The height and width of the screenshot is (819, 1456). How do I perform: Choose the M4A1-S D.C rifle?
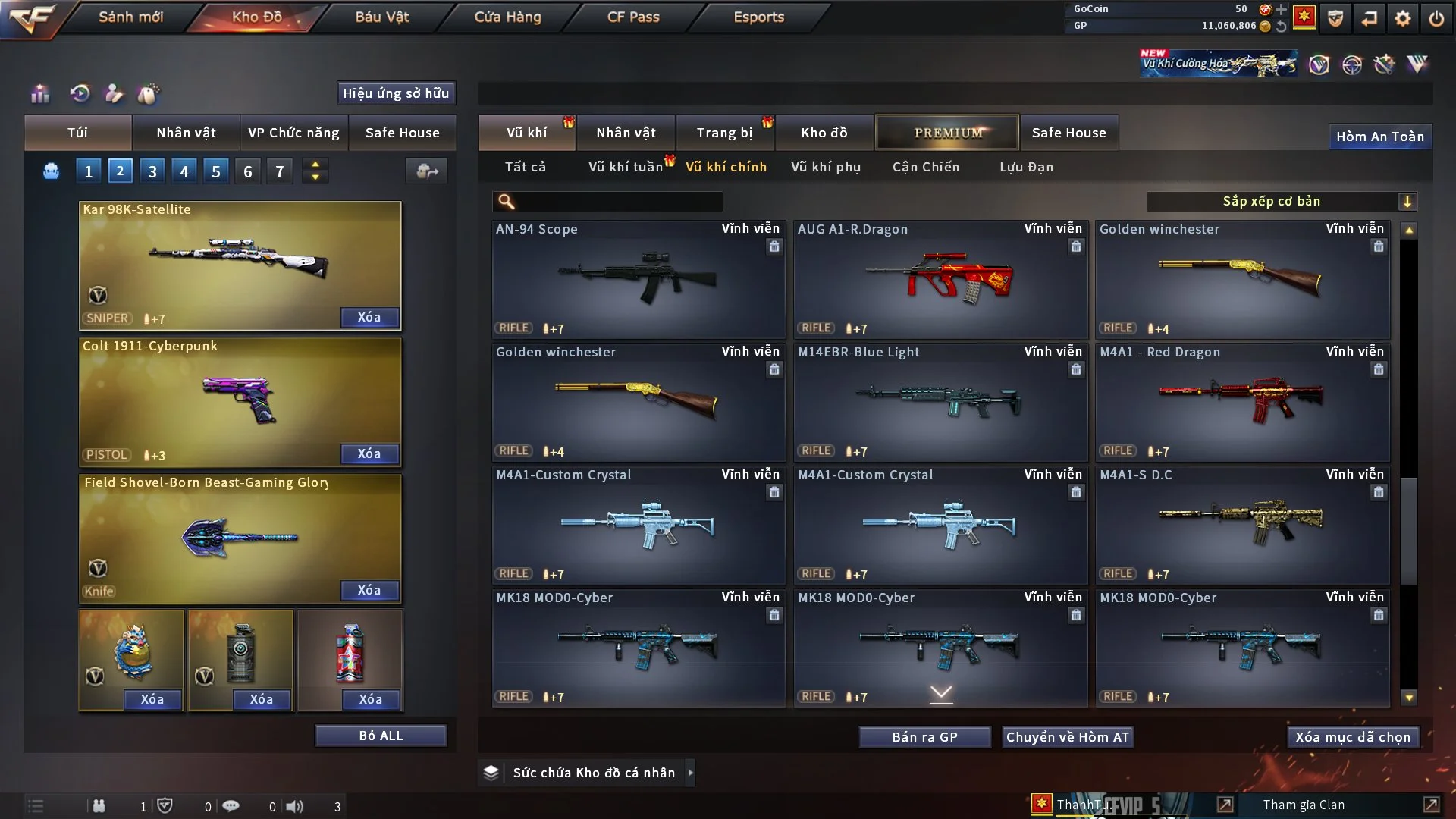click(x=1242, y=525)
